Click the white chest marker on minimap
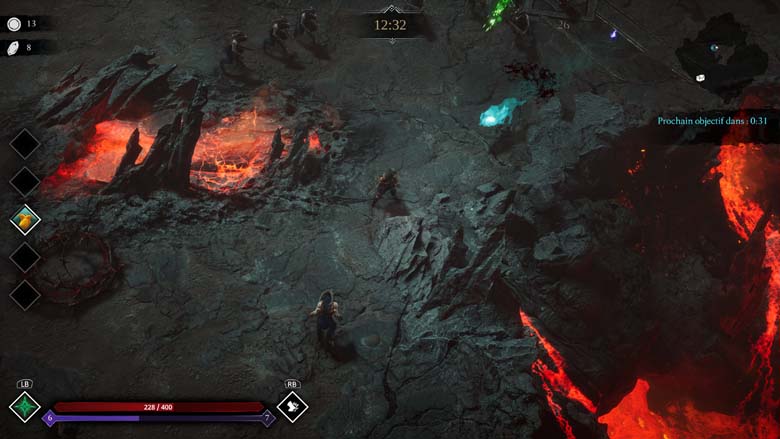 pyautogui.click(x=700, y=77)
